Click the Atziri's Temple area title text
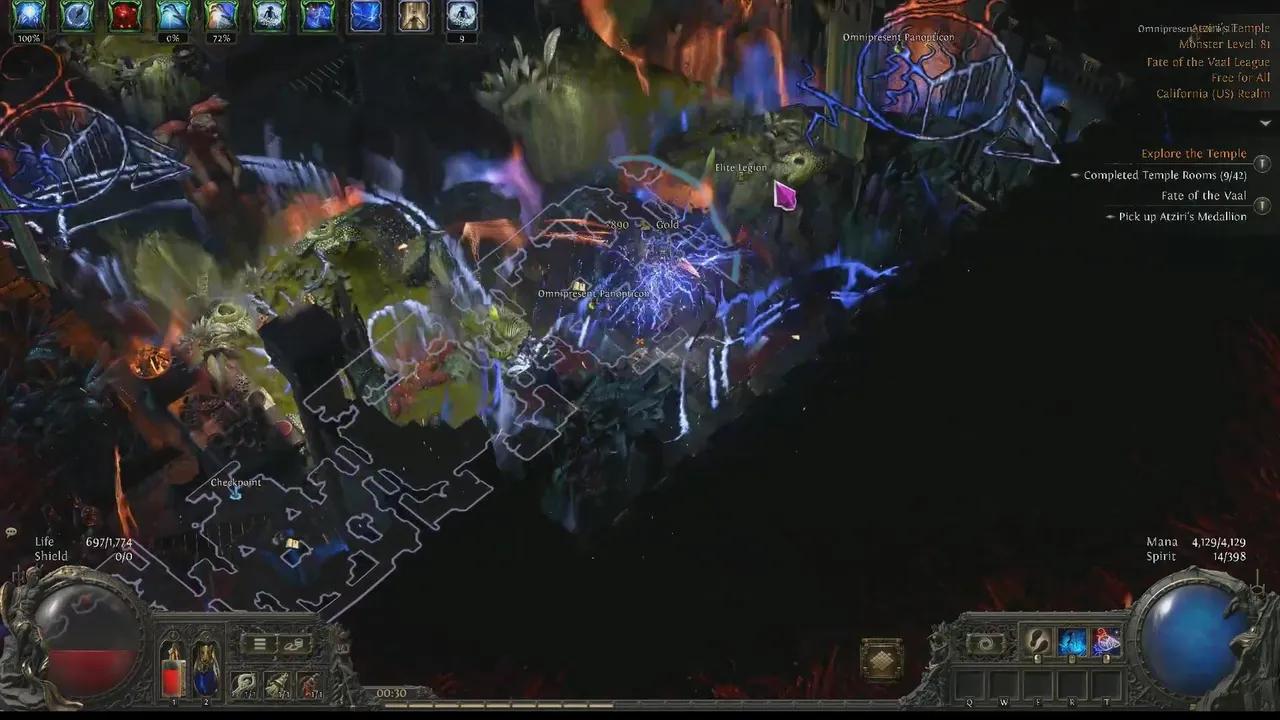Viewport: 1280px width, 720px height. pyautogui.click(x=1238, y=27)
